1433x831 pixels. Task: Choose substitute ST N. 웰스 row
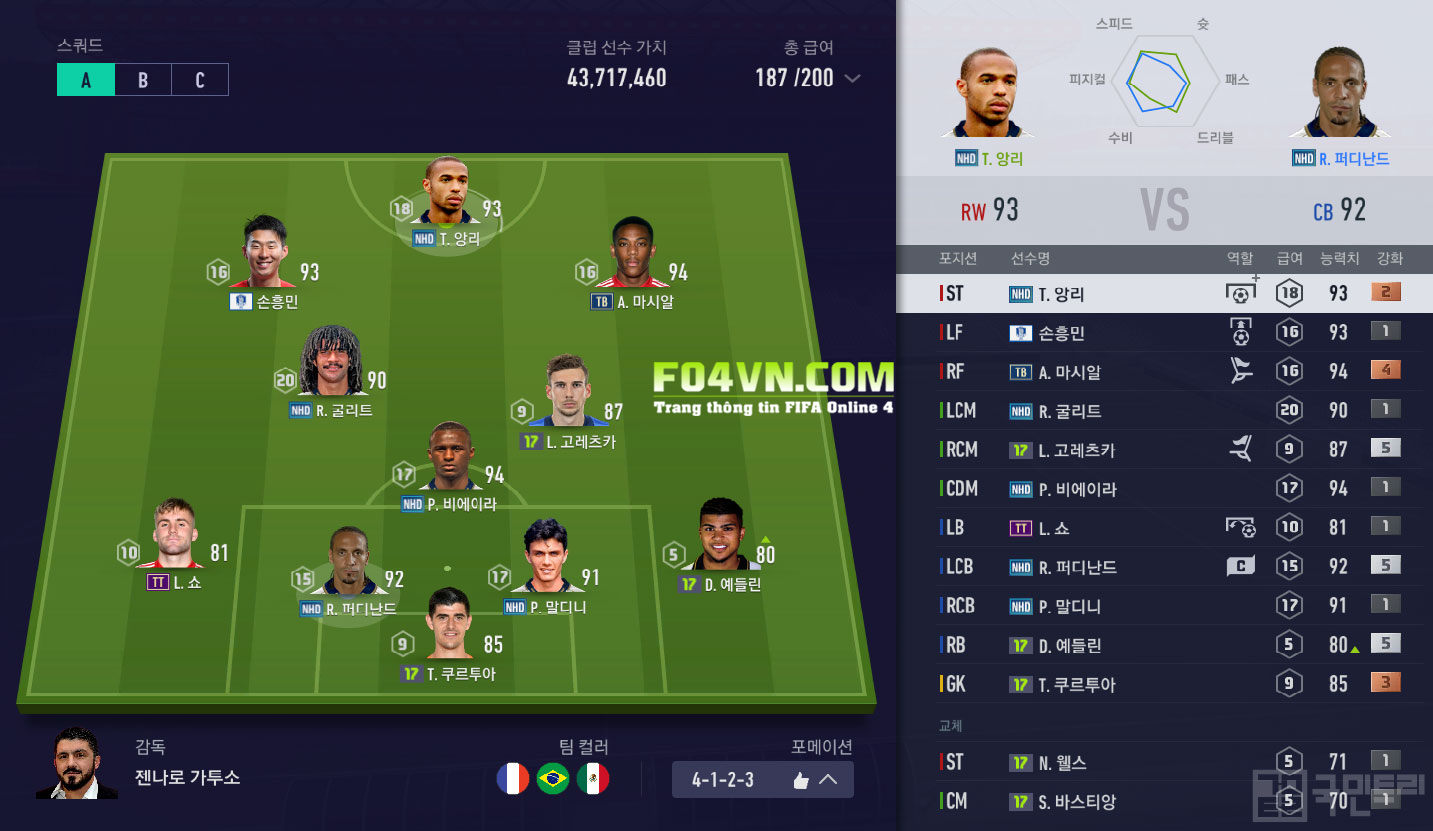click(x=1165, y=763)
